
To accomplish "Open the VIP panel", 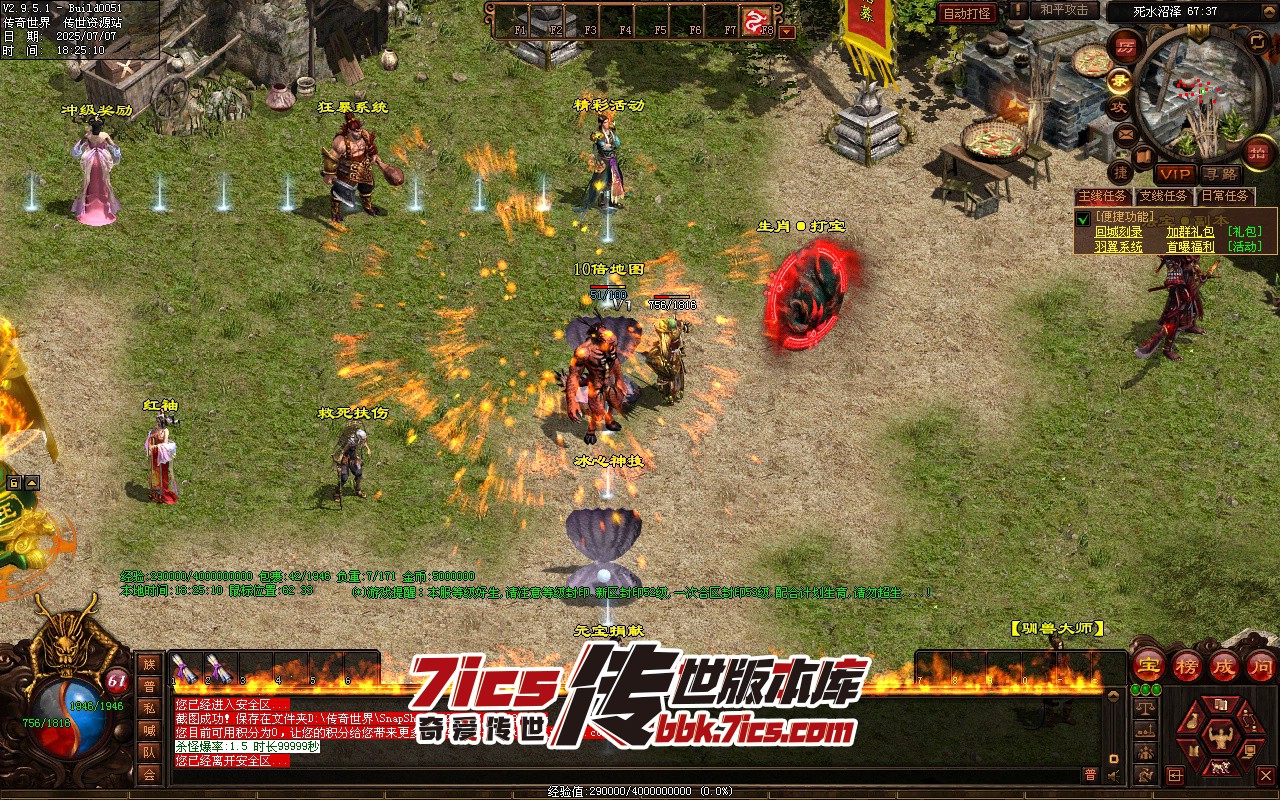I will (1175, 174).
